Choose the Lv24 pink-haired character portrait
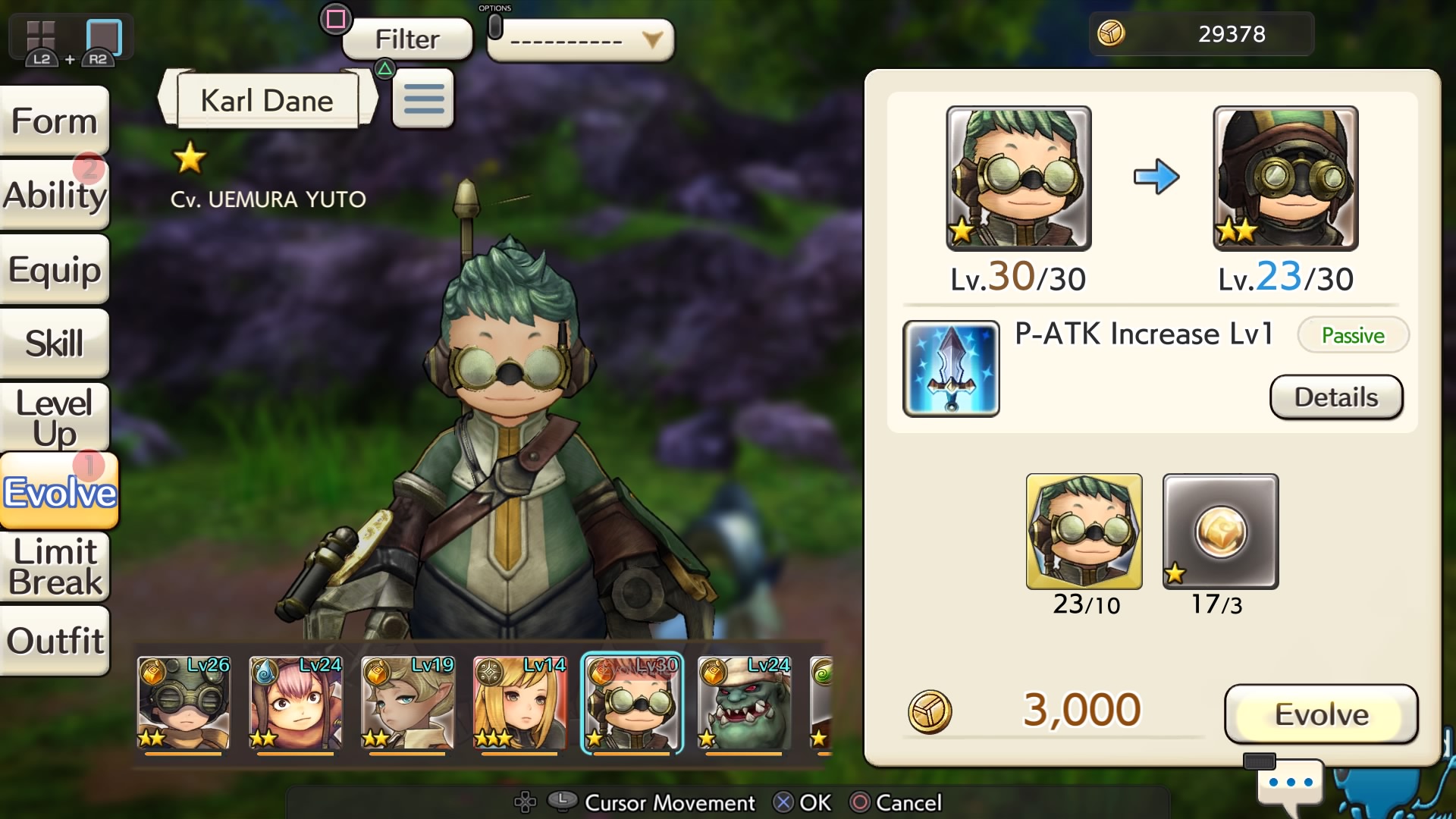The image size is (1456, 819). [296, 703]
